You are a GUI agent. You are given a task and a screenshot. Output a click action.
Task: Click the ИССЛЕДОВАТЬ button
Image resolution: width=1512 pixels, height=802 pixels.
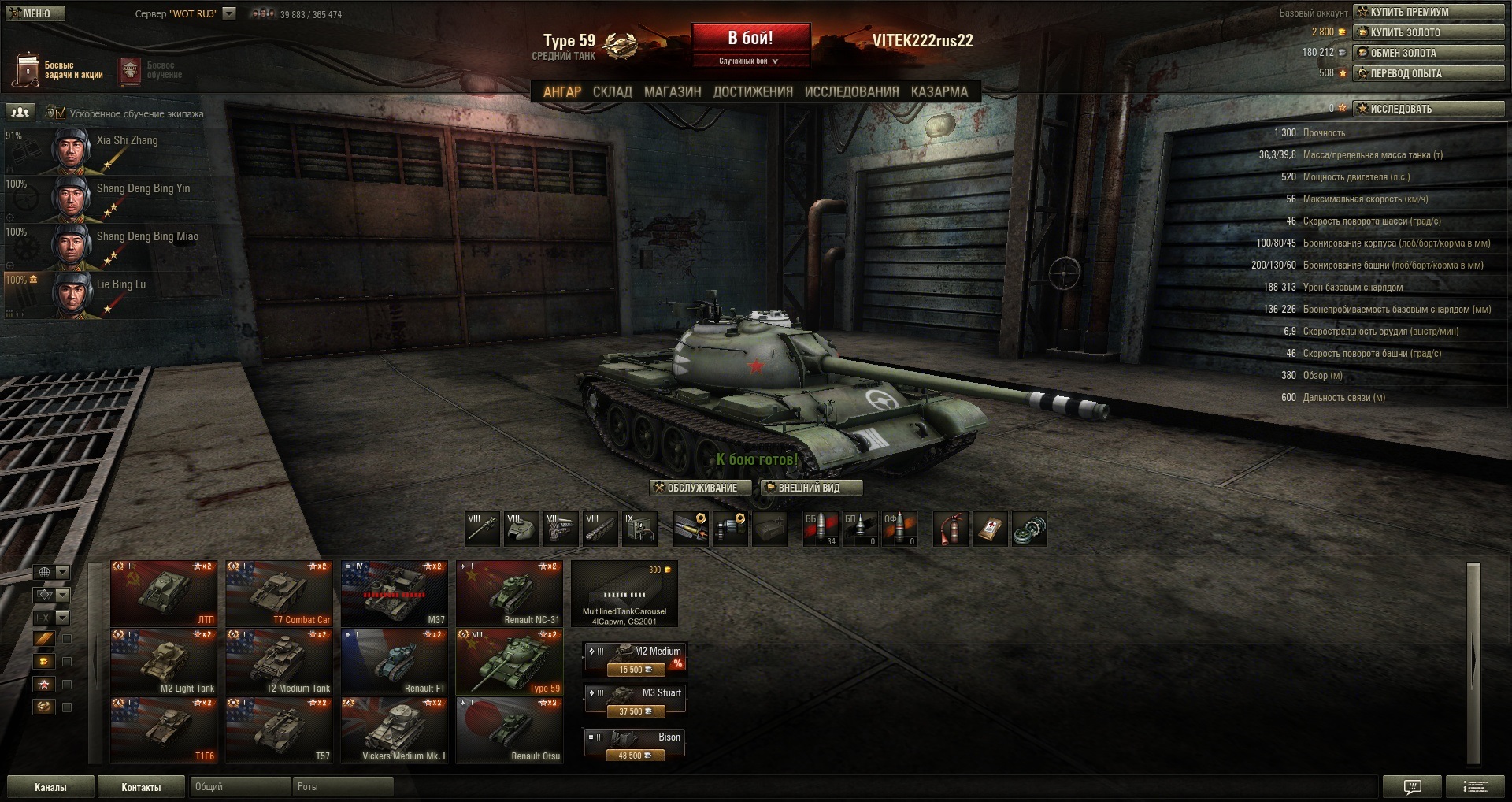pos(1428,109)
